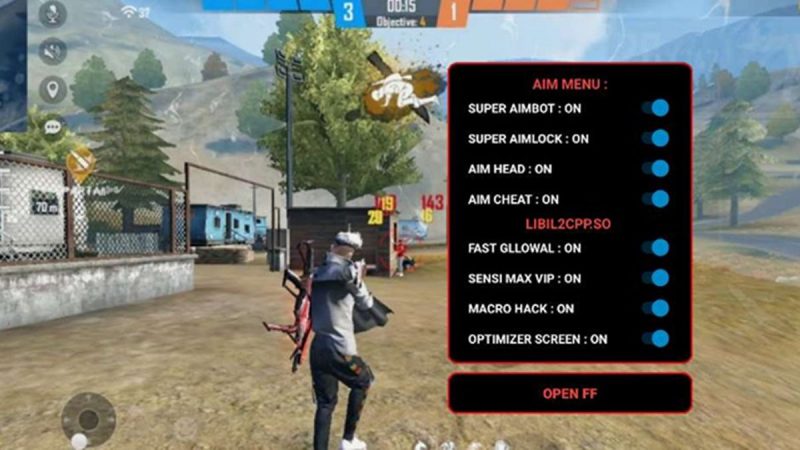Turn off the OPTIMIZER SCREEN toggle
Screen dimensions: 800x450
pyautogui.click(x=655, y=339)
